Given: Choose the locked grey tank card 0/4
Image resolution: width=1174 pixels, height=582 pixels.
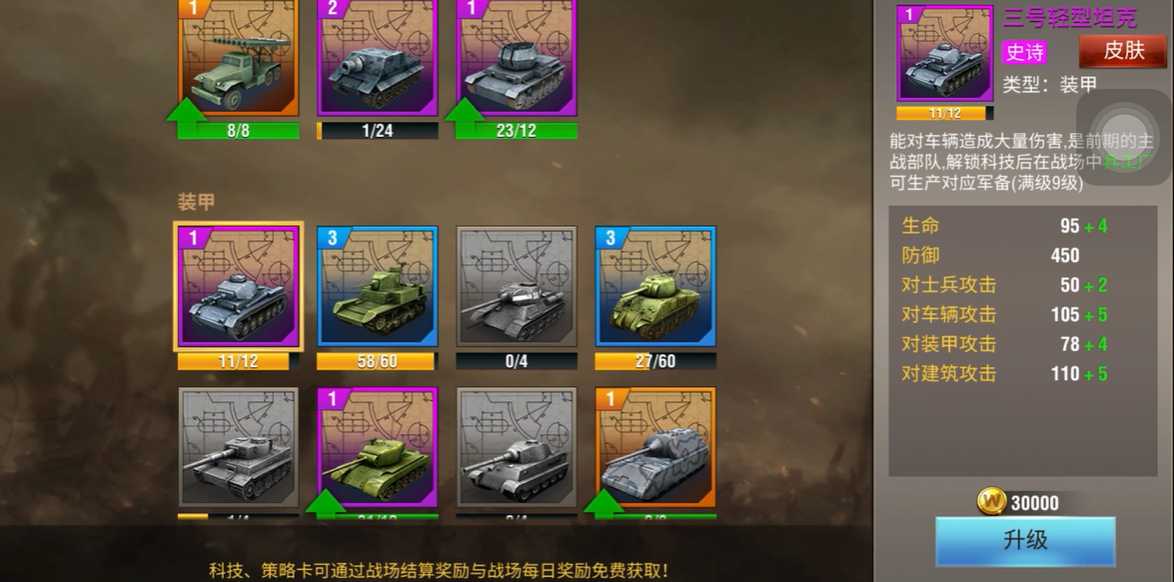Looking at the screenshot, I should 517,287.
